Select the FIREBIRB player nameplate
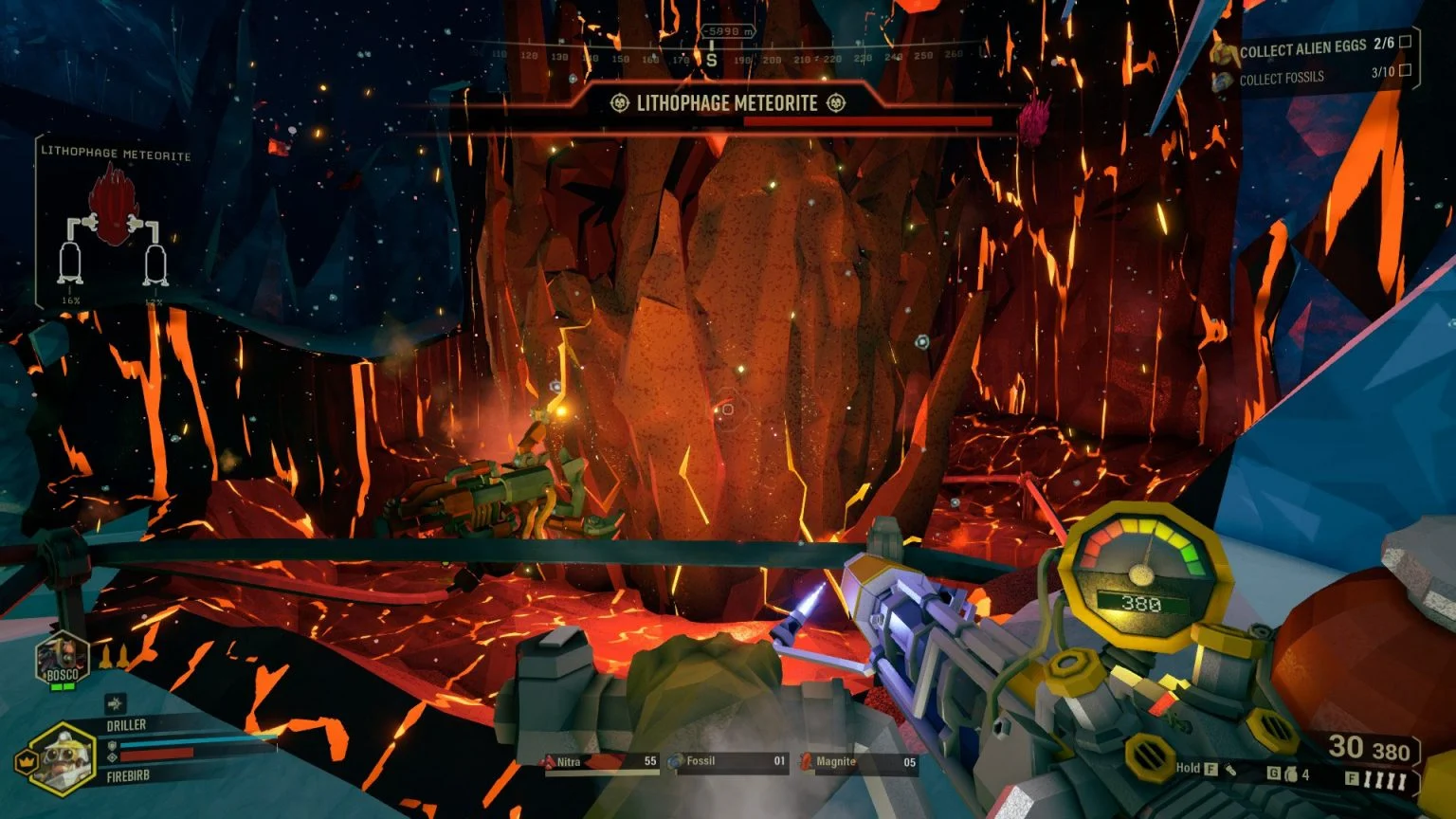The height and width of the screenshot is (819, 1456). (x=128, y=775)
